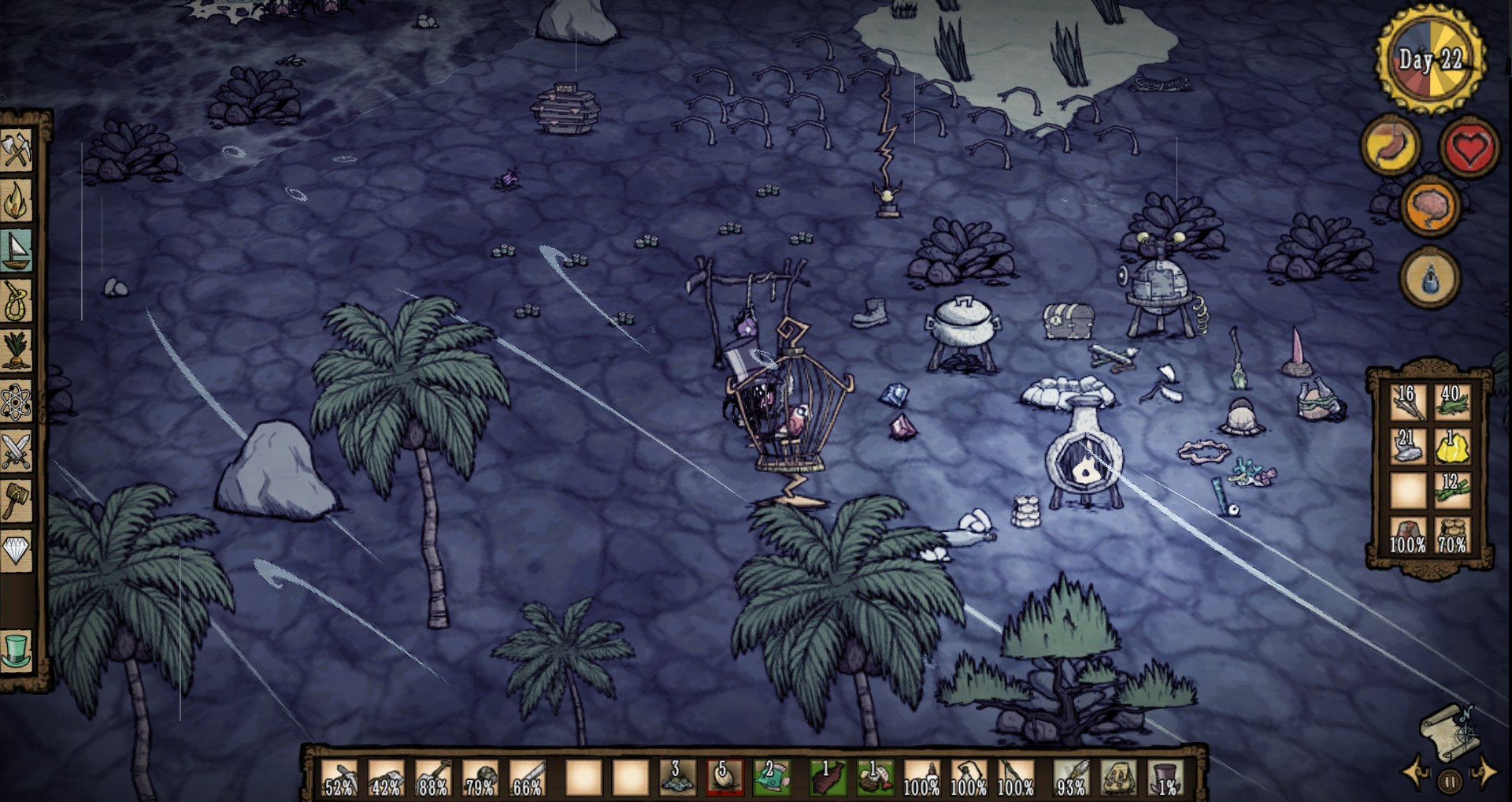The height and width of the screenshot is (802, 1512).
Task: Select the egg stack of 5
Action: click(724, 778)
